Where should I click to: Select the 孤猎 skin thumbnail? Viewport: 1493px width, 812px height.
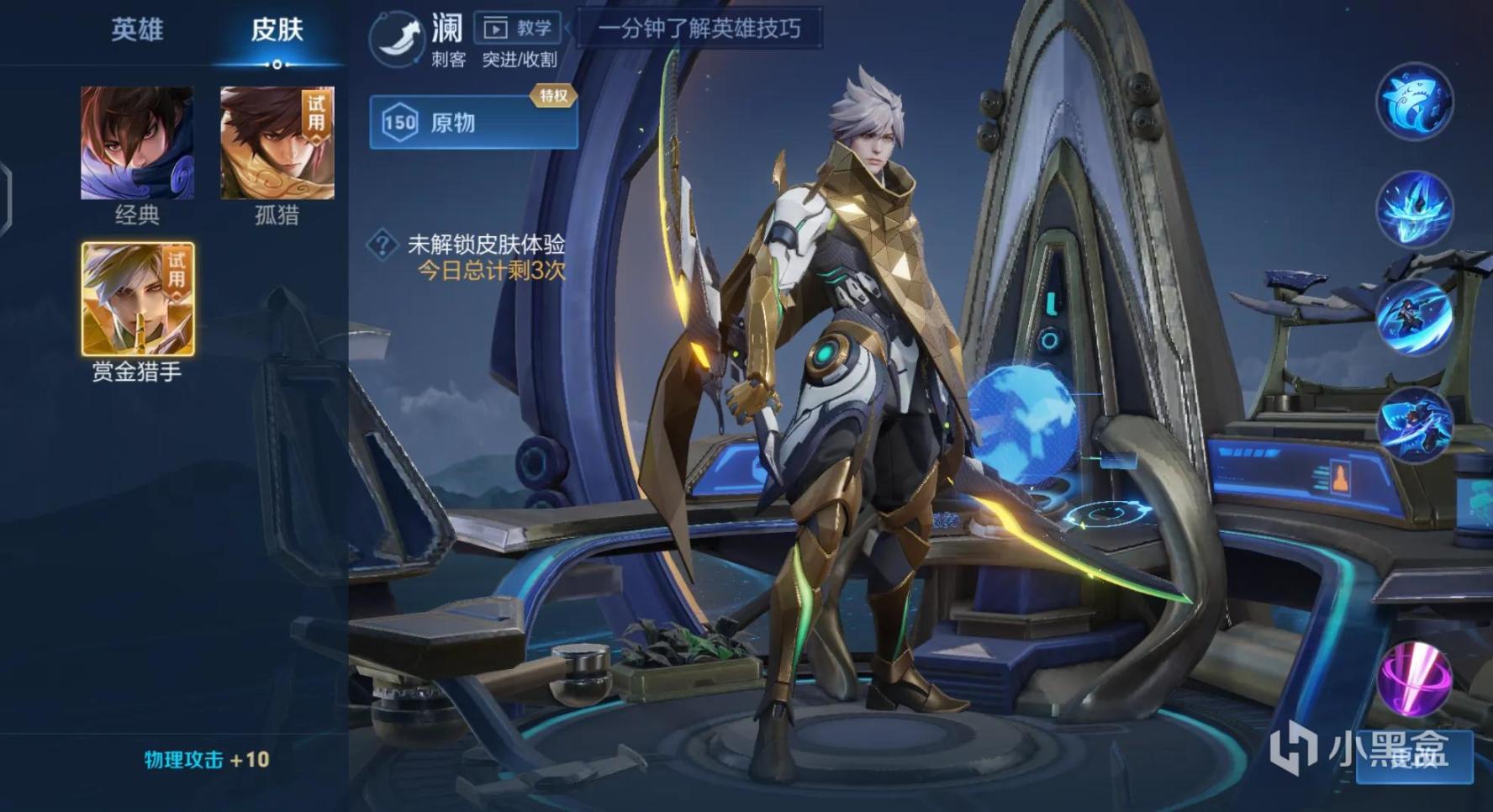click(274, 141)
